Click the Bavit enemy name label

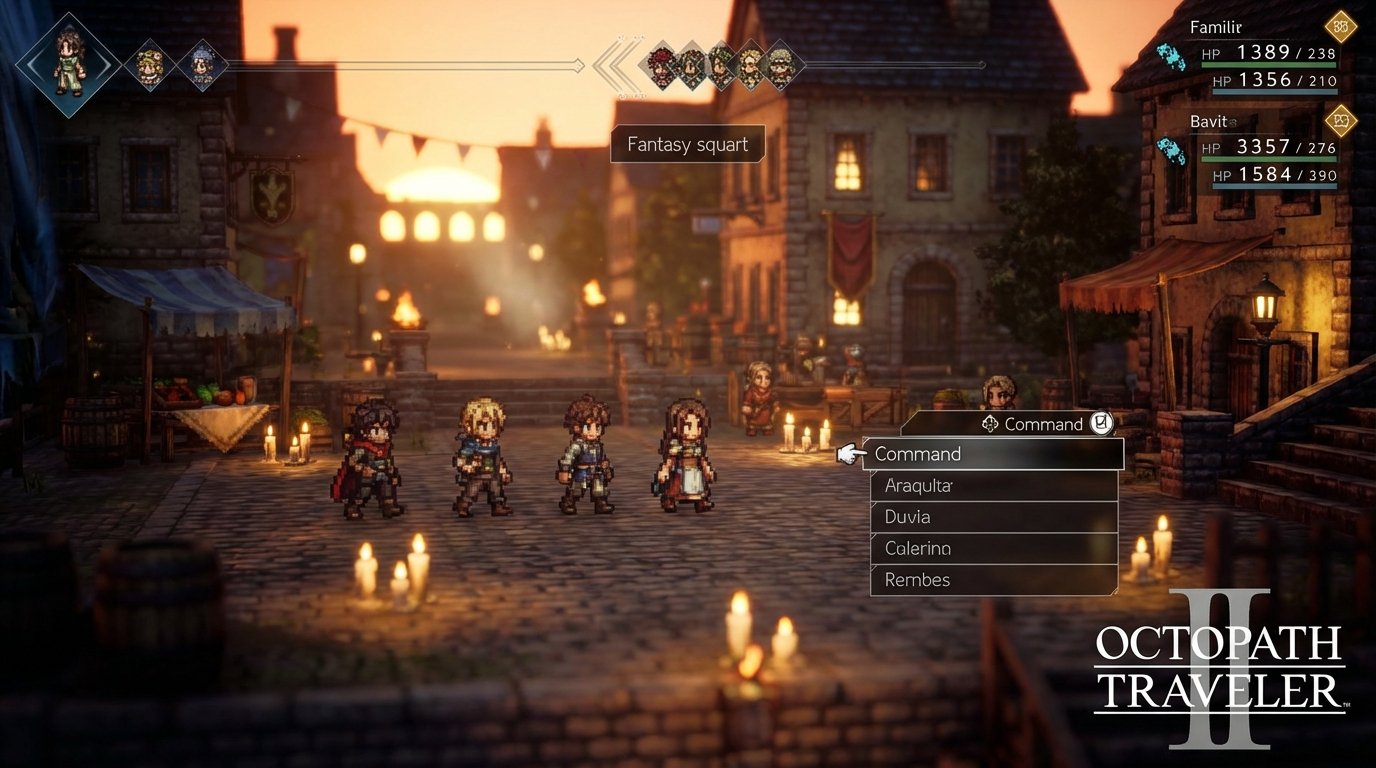click(1209, 121)
